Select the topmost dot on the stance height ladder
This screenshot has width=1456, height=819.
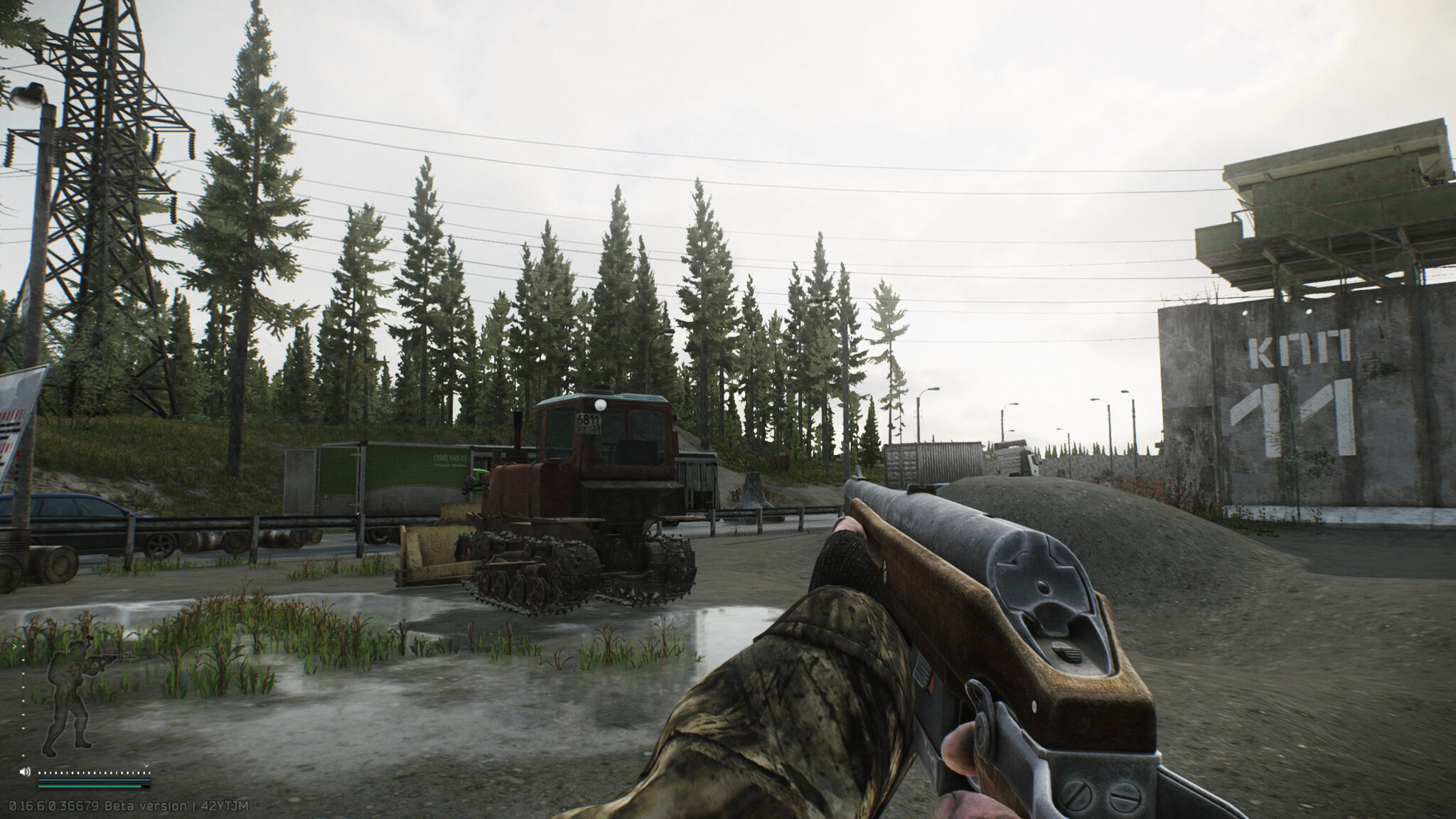[23, 646]
